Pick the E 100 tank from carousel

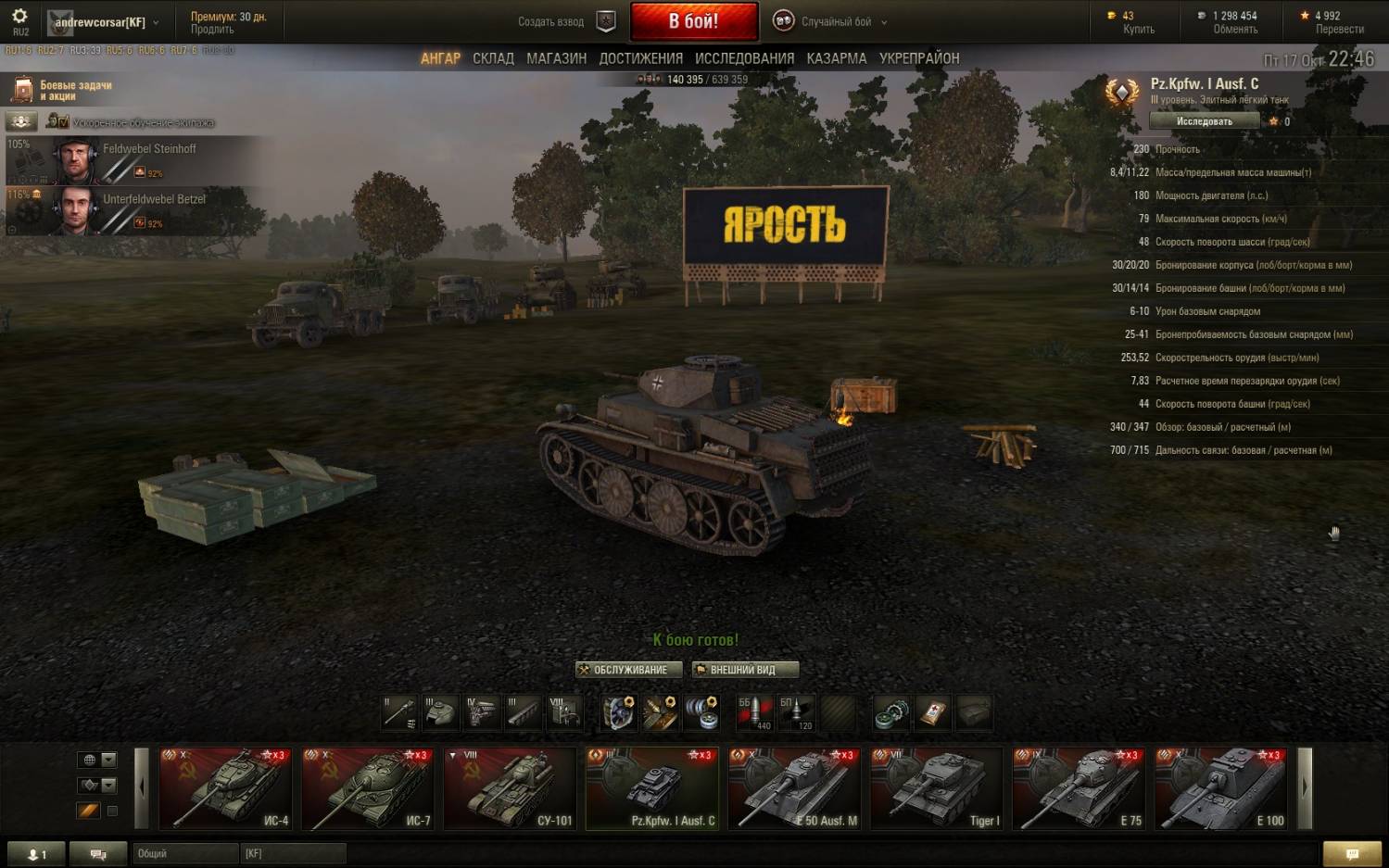[1221, 788]
